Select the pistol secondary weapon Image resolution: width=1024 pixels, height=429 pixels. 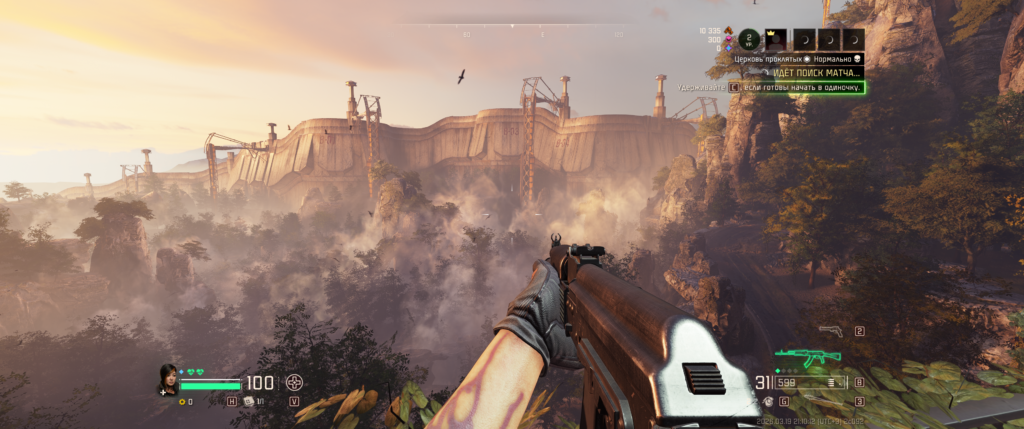click(x=830, y=330)
